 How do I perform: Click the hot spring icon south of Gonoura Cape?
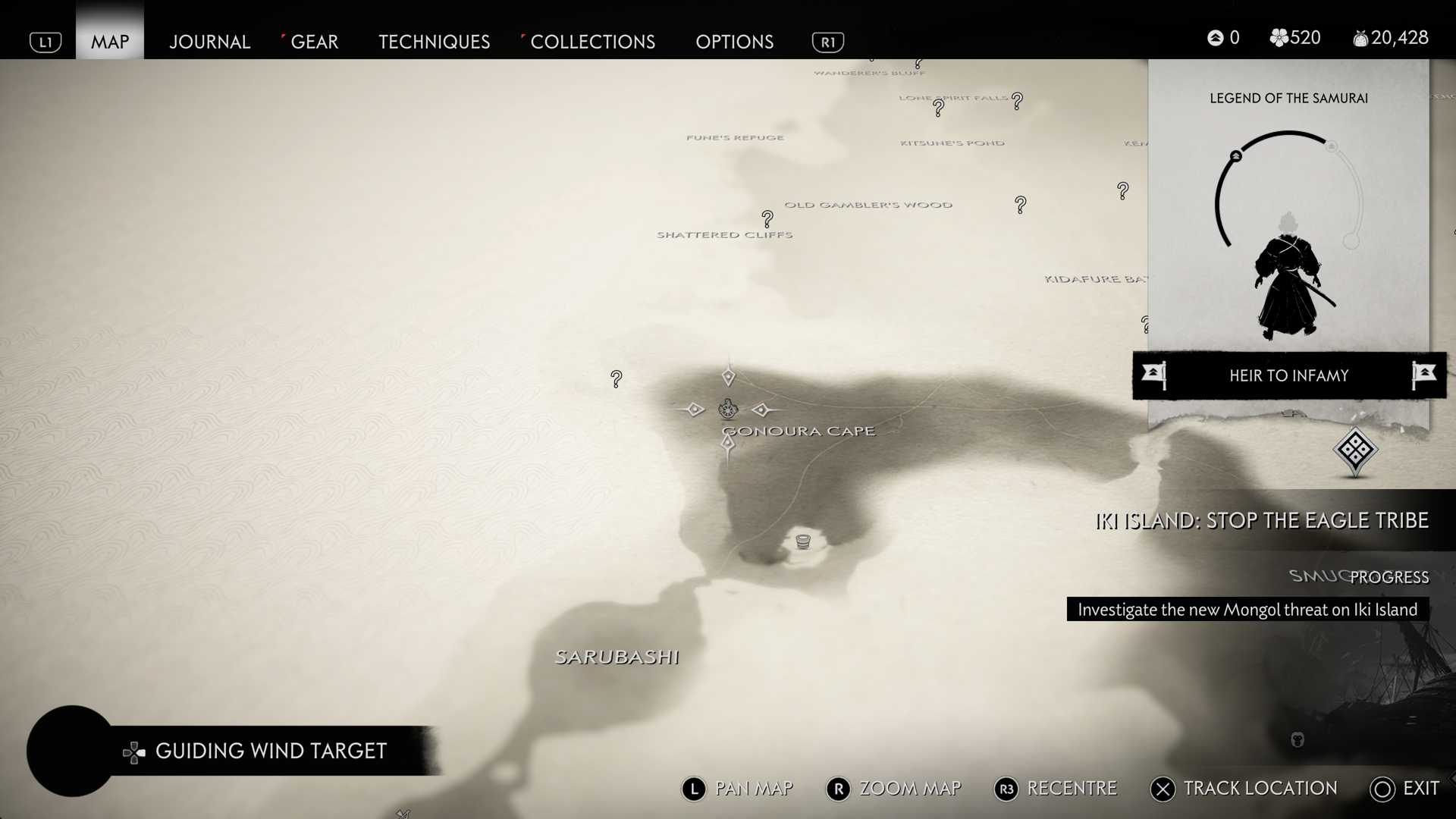pyautogui.click(x=802, y=541)
